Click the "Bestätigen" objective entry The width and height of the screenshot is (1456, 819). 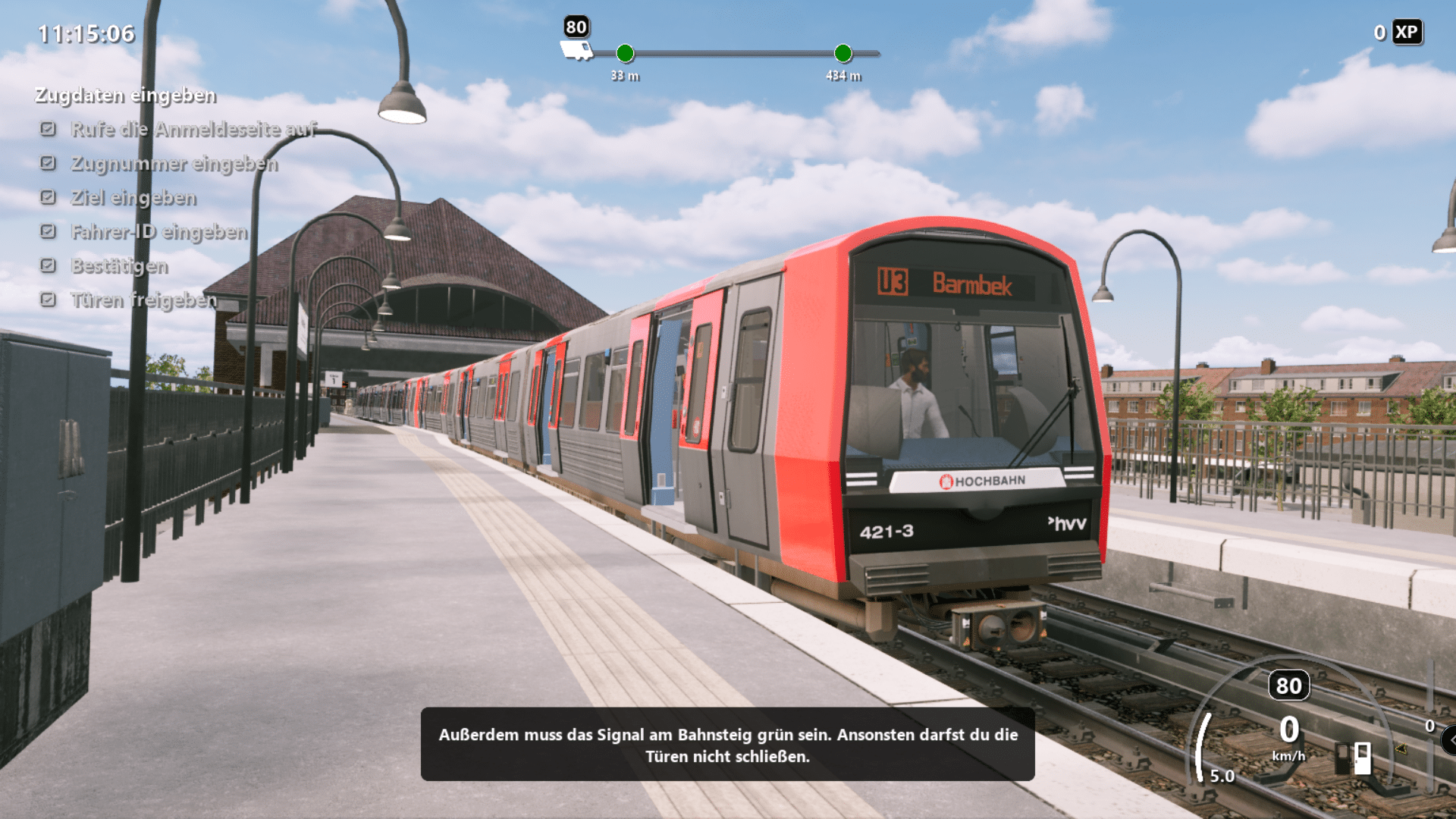[119, 266]
